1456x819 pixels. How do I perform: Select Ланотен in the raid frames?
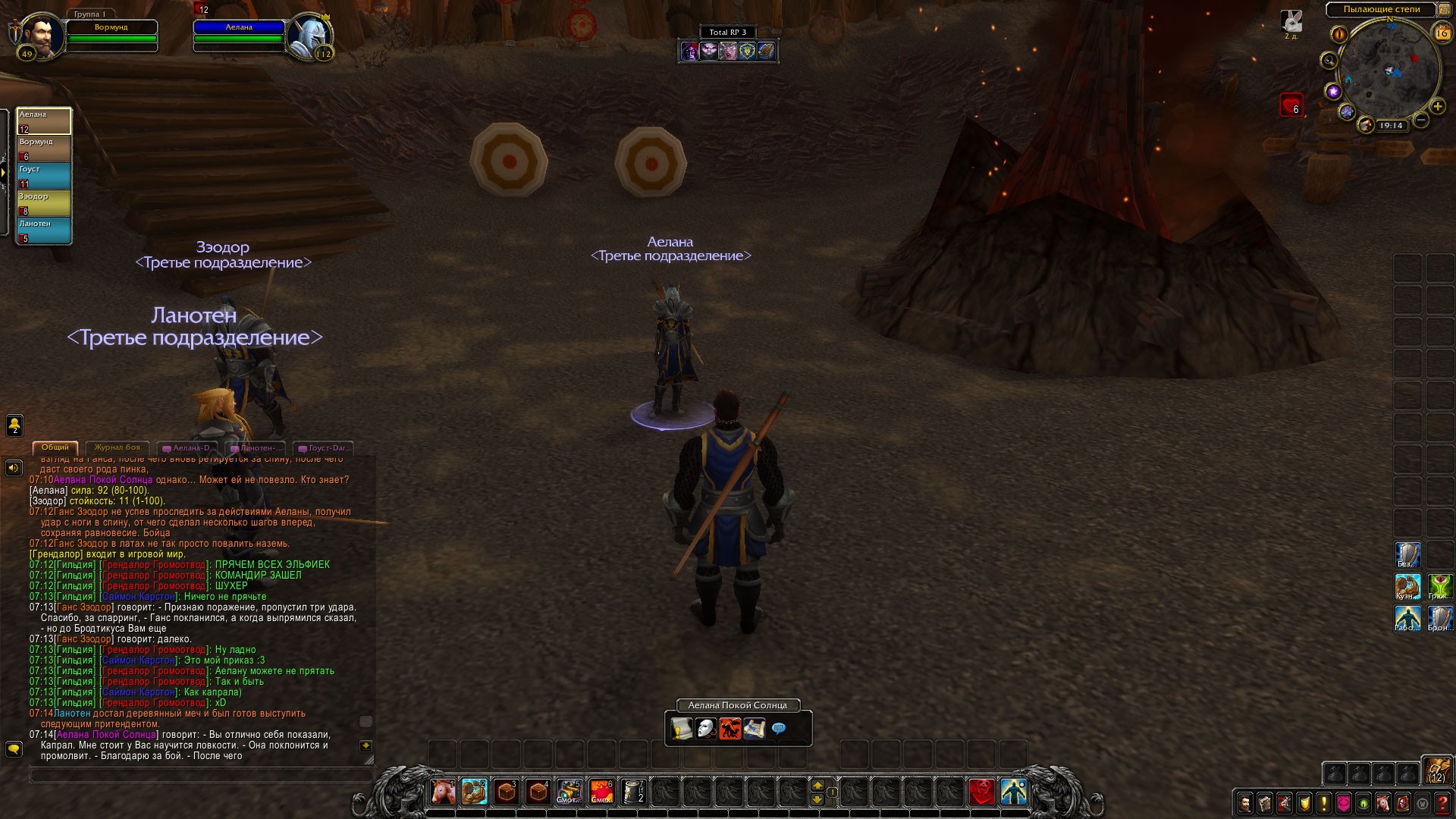44,231
